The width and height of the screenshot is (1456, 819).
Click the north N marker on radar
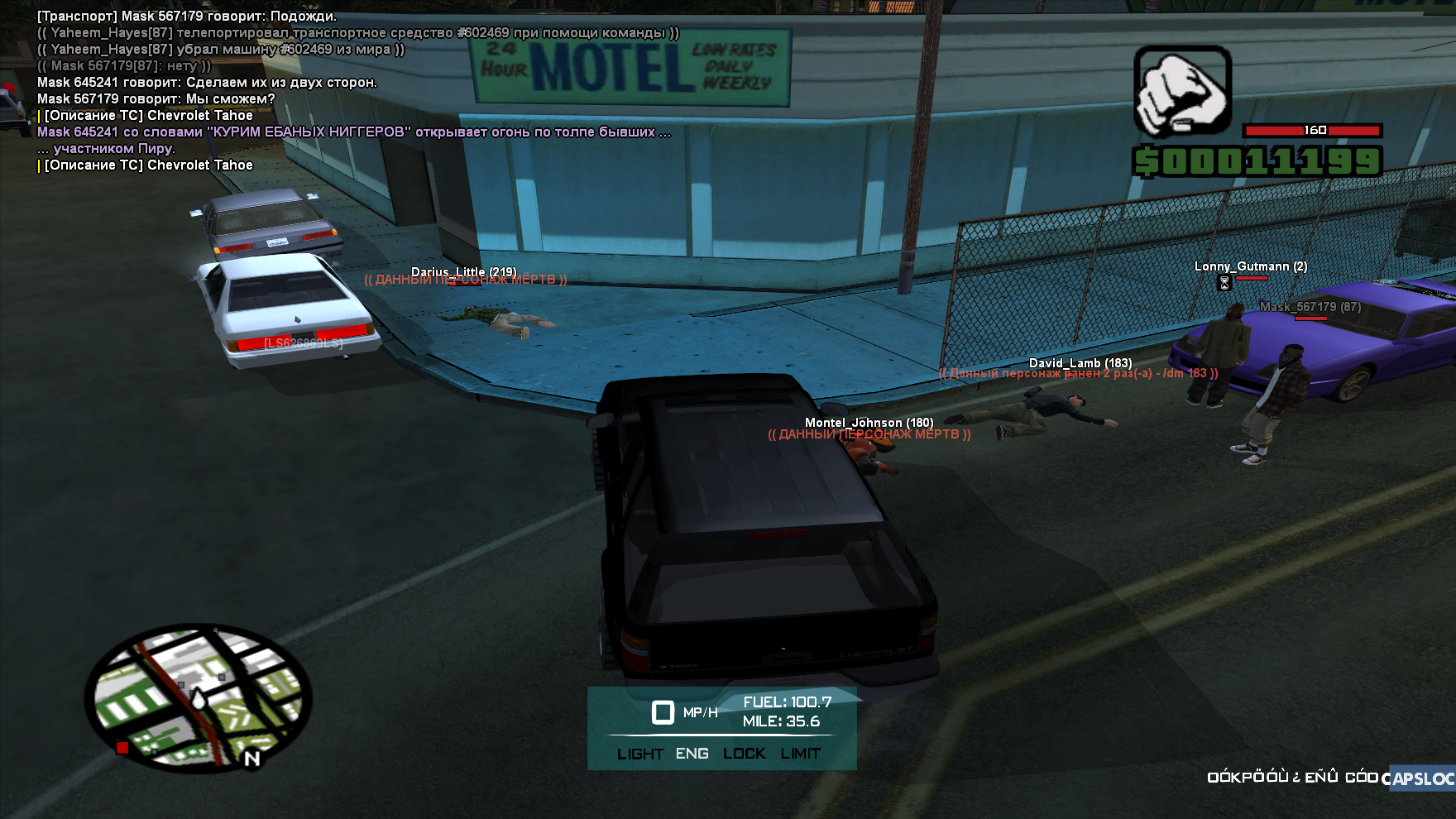pos(252,759)
